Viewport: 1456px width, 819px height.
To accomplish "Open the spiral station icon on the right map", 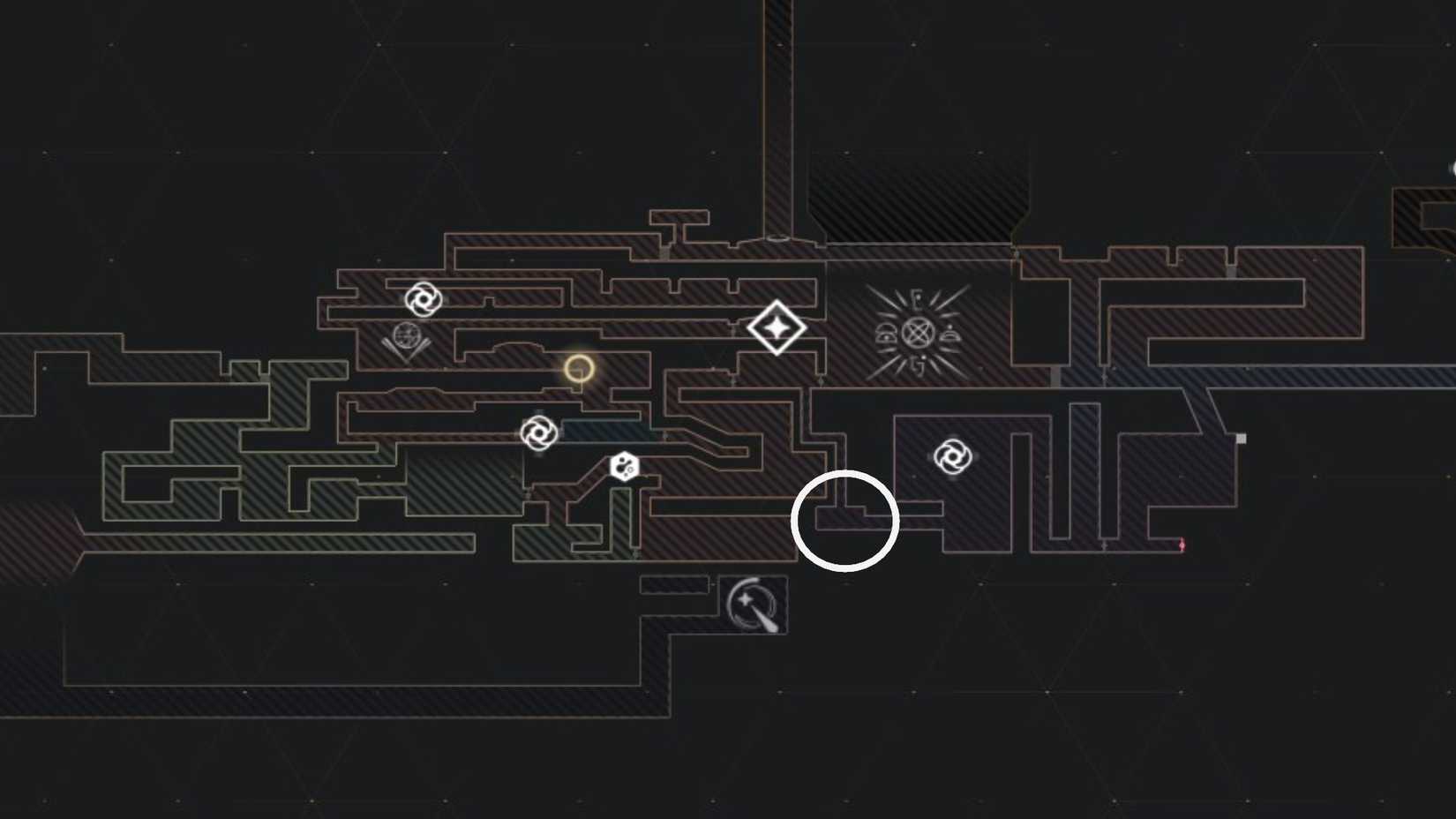I will 955,457.
